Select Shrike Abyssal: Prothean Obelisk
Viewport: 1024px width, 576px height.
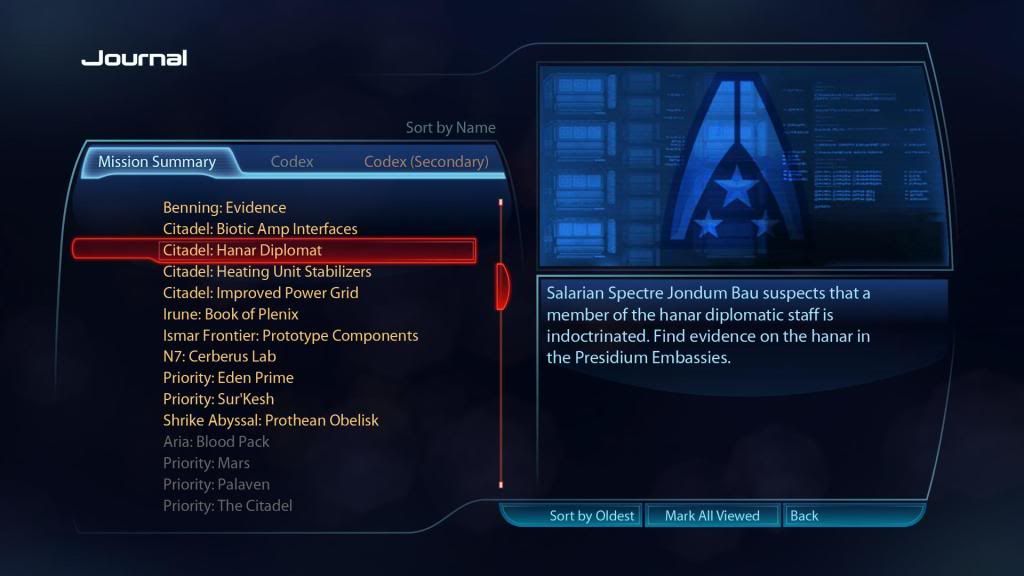click(270, 421)
